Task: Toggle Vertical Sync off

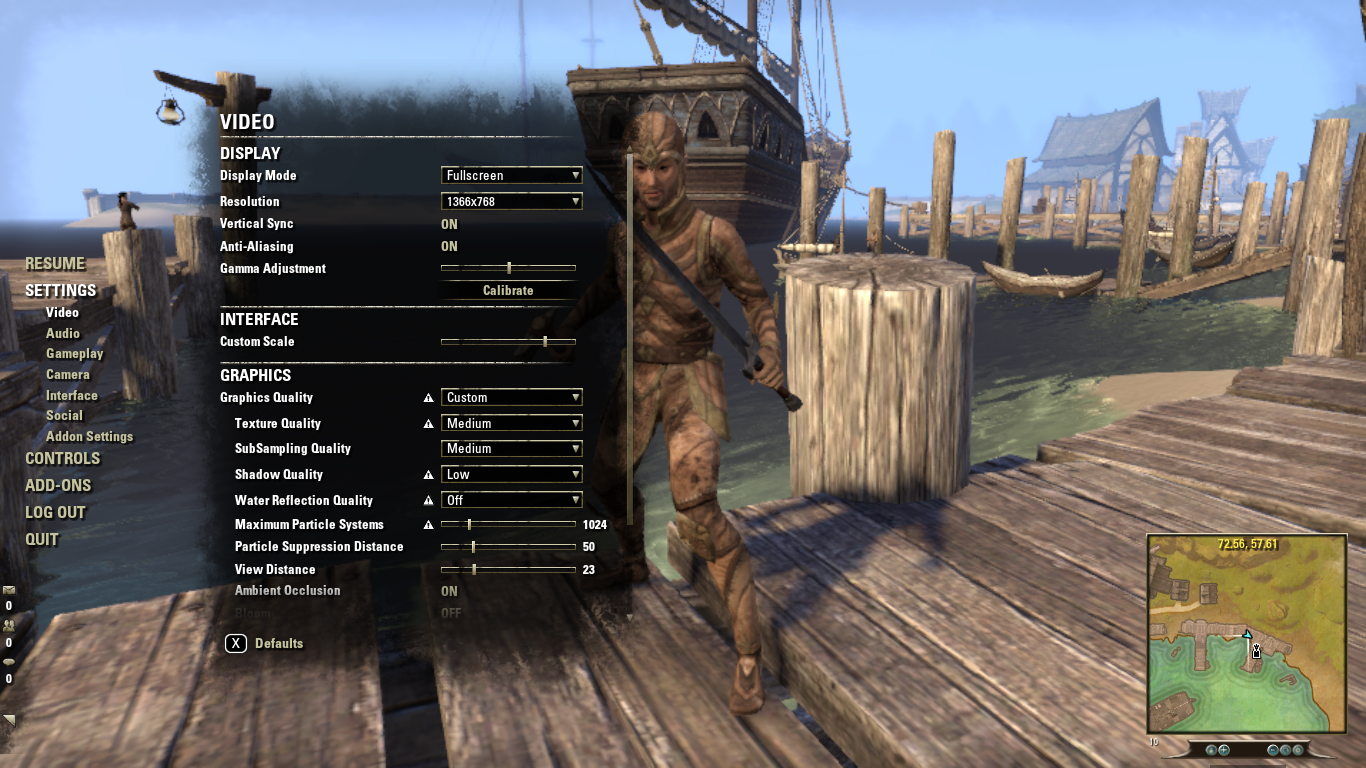Action: pyautogui.click(x=448, y=223)
